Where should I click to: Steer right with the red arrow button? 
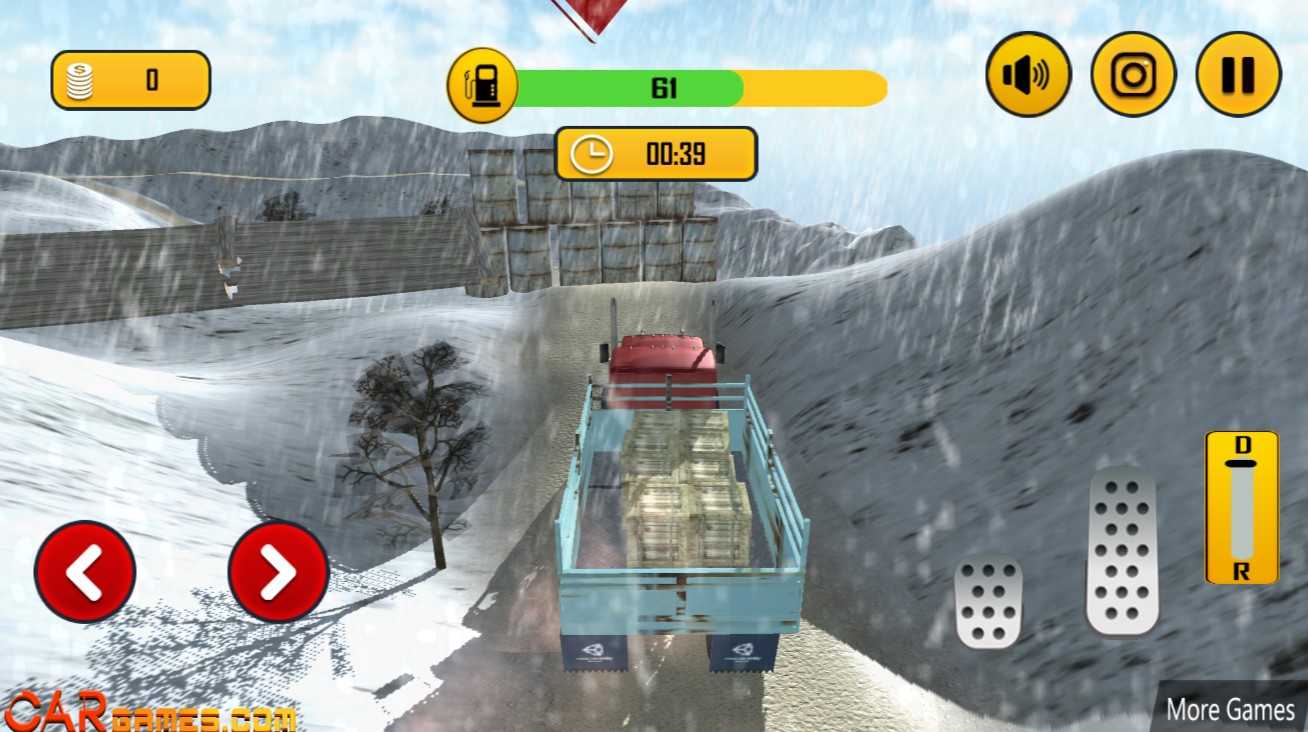(278, 572)
